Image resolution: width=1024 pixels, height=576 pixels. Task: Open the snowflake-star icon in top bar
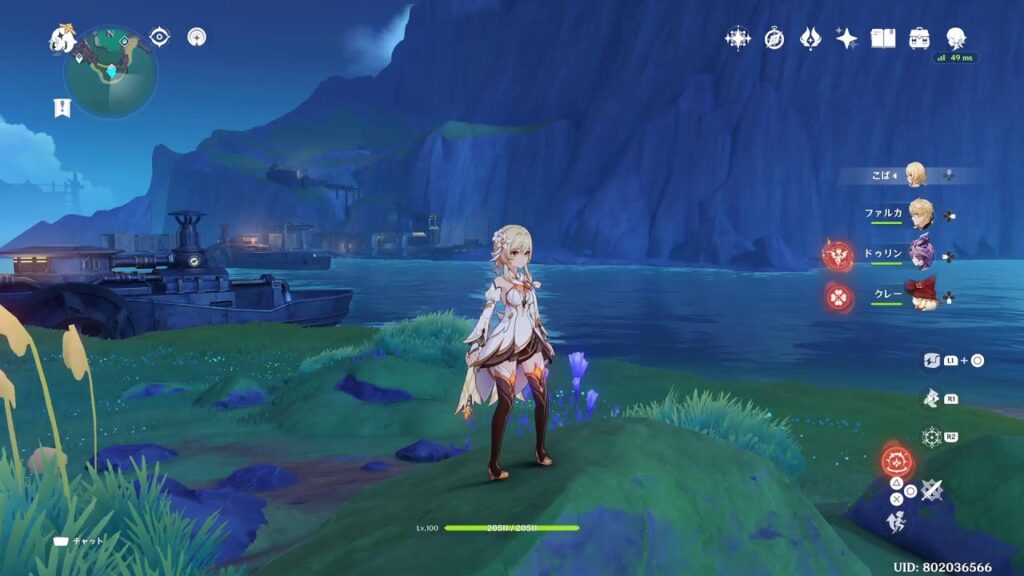pyautogui.click(x=738, y=39)
